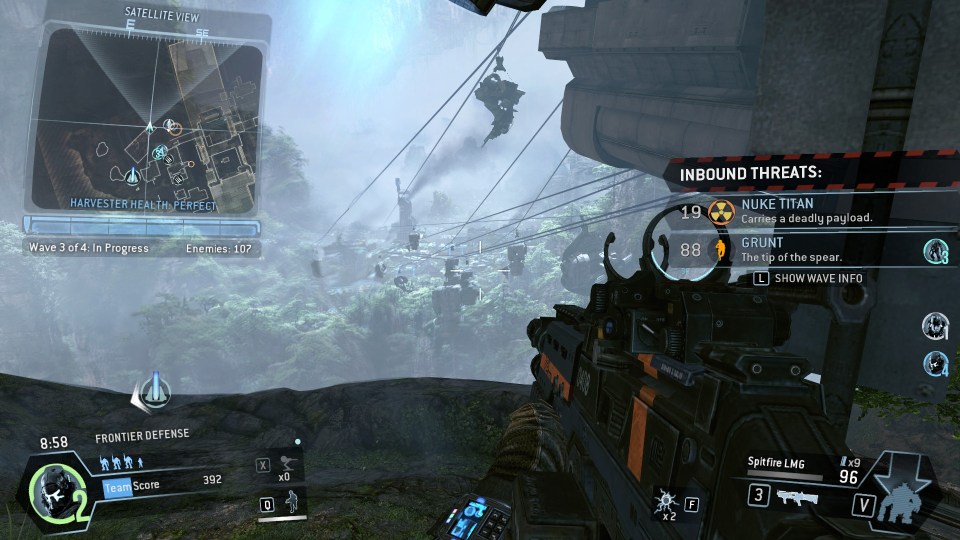Click the satellite view minimap

click(x=148, y=120)
